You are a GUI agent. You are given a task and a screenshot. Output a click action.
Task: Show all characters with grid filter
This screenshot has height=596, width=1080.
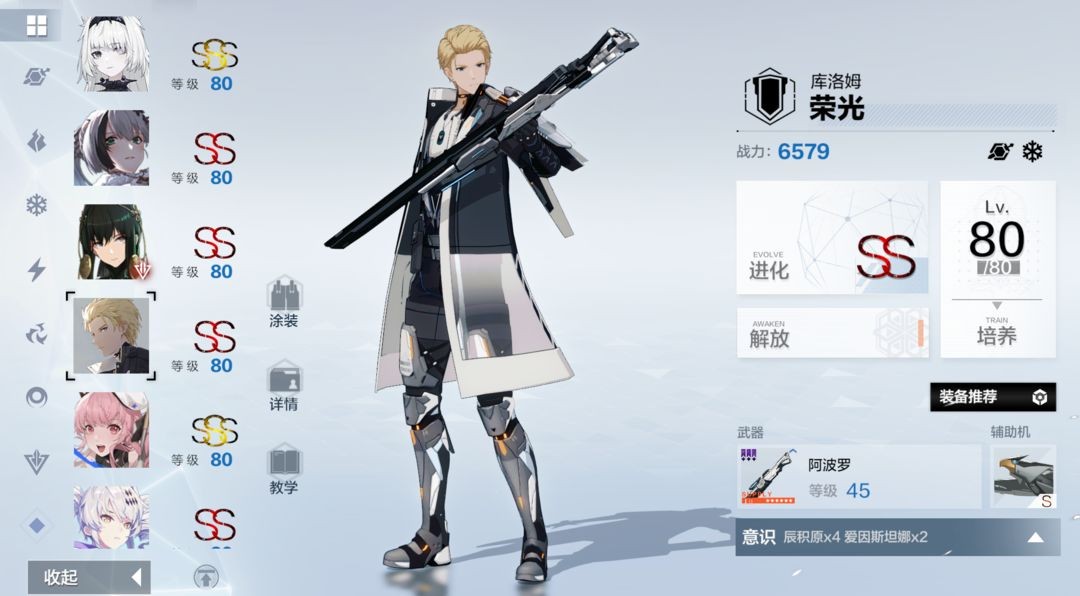37,26
